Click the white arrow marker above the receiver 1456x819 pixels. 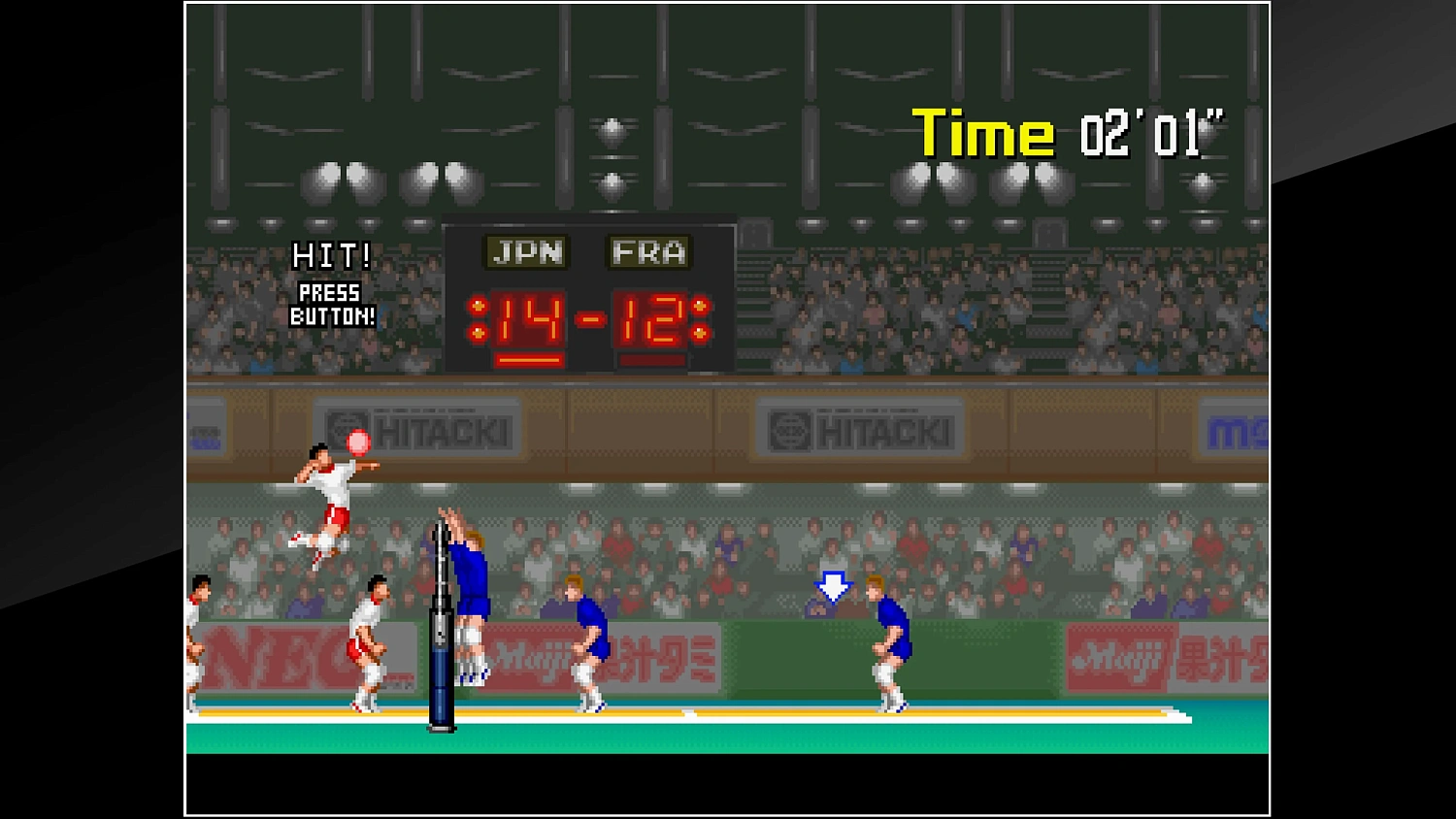tap(832, 587)
